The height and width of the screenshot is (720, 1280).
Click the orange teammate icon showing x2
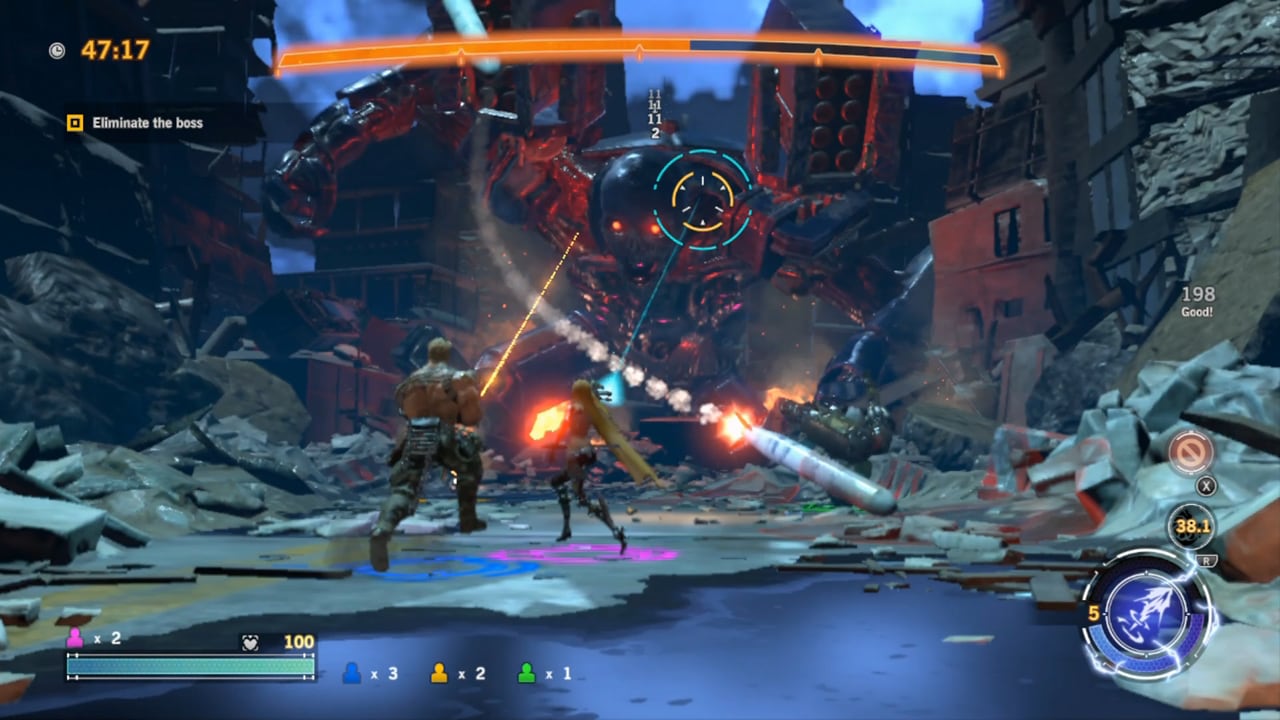coord(440,674)
